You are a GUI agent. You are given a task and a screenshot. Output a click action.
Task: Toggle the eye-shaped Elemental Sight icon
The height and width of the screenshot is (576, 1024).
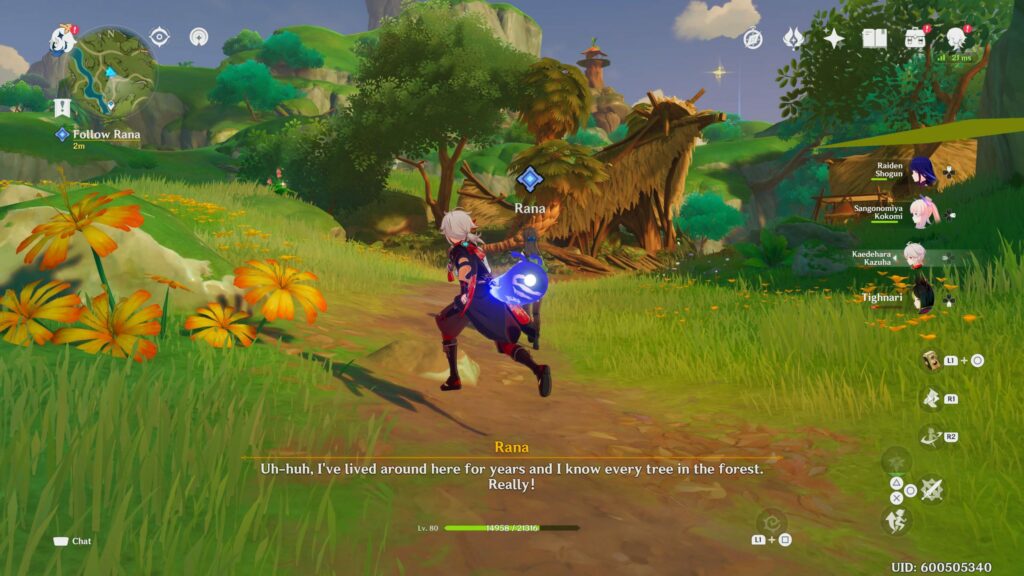159,37
